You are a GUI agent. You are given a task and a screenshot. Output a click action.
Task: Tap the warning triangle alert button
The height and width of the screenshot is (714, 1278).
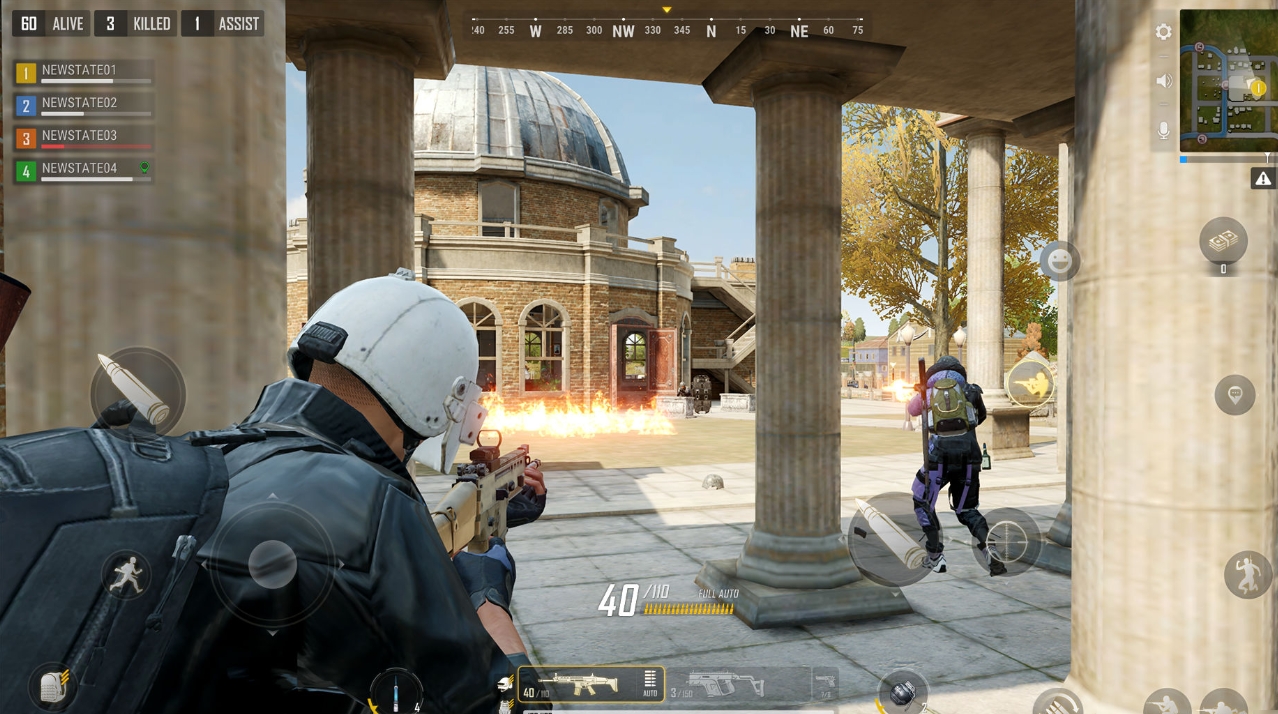click(1263, 179)
